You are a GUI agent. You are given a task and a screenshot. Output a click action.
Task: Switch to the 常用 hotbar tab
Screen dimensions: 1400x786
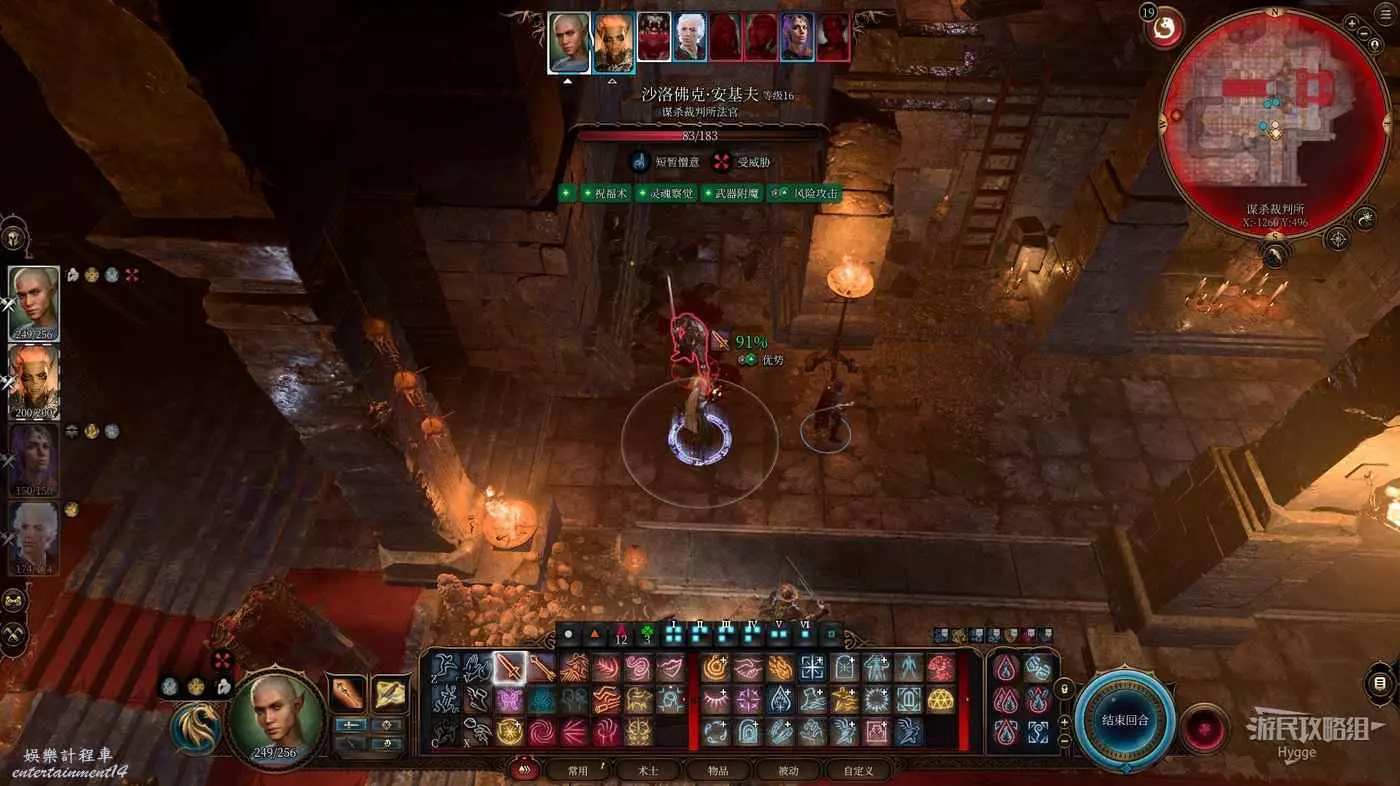(x=578, y=771)
